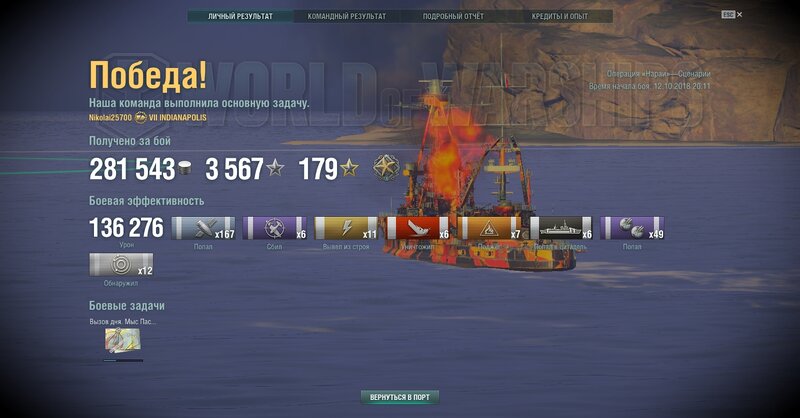The height and width of the screenshot is (418, 800).
Task: Select the x11 incapacitation lightning ribbon
Action: (347, 229)
